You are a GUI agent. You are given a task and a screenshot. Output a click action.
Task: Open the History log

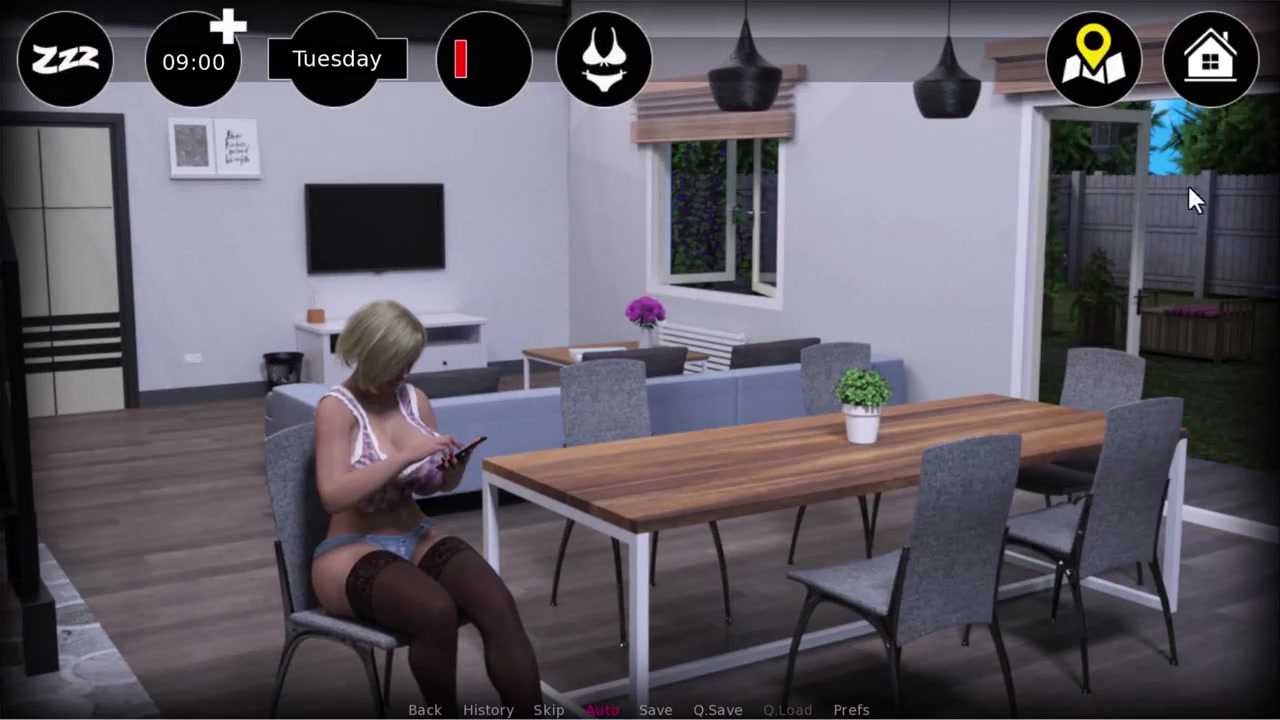488,710
